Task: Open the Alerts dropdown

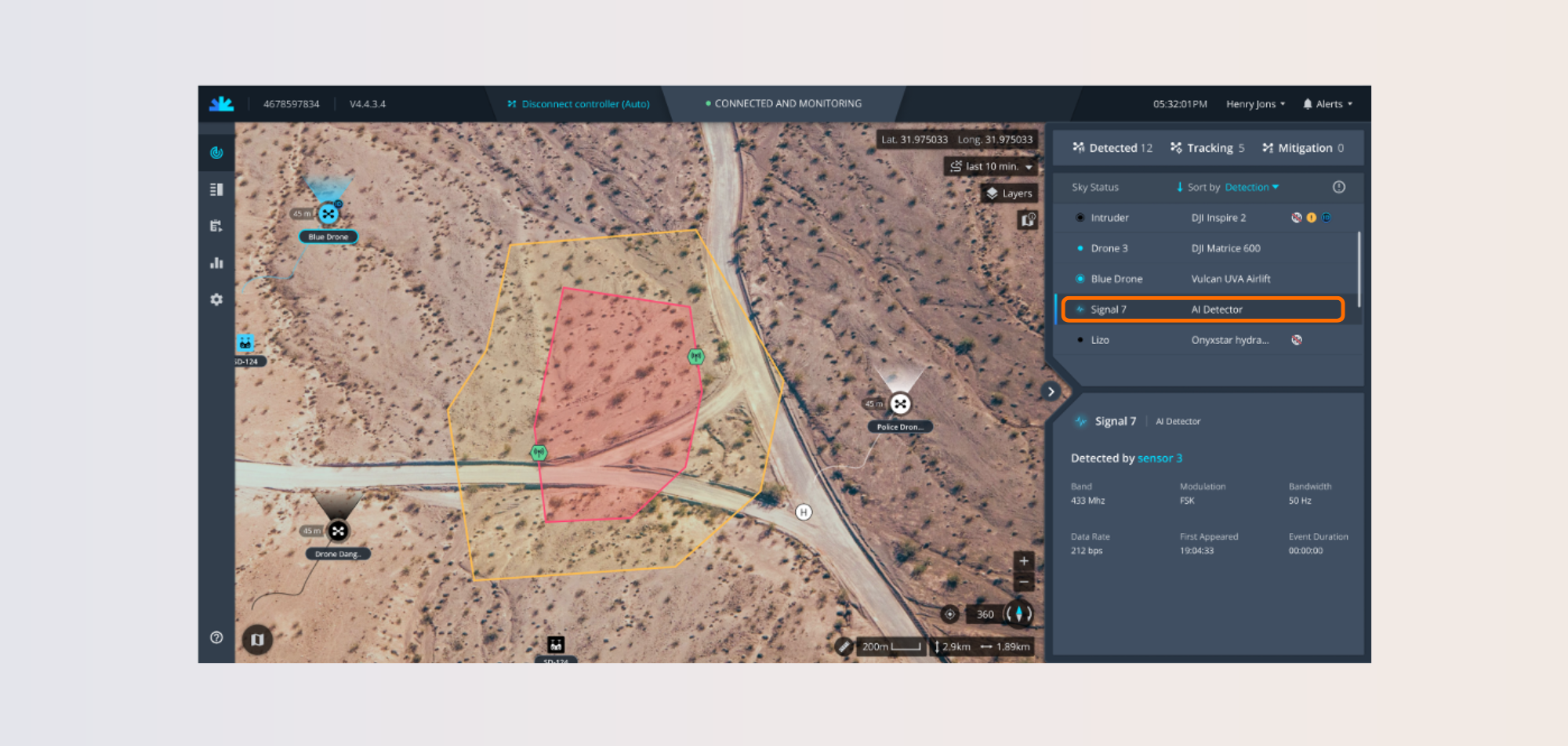Action: (x=1327, y=103)
